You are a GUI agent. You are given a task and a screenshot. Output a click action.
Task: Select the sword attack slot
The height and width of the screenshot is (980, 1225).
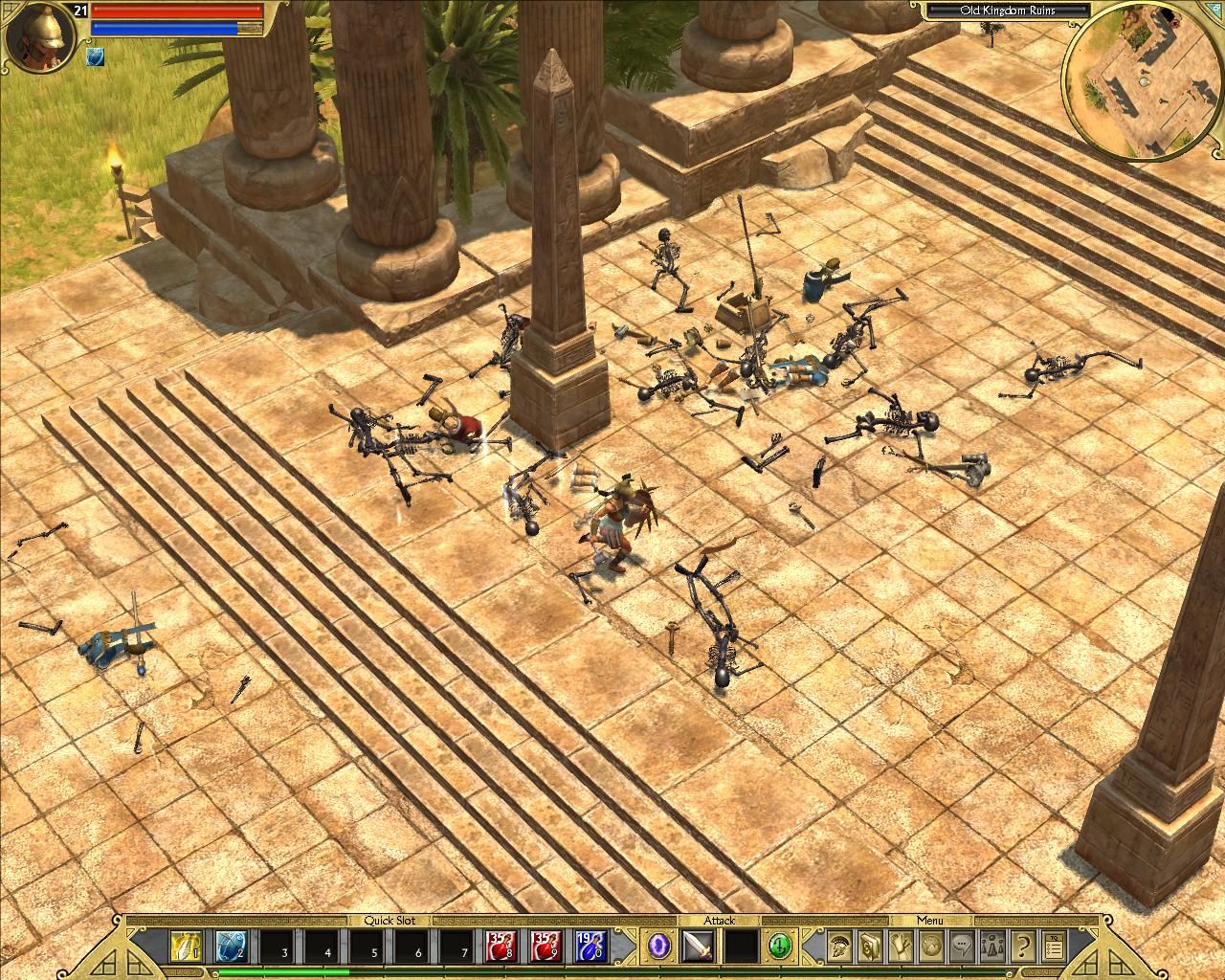coord(698,947)
